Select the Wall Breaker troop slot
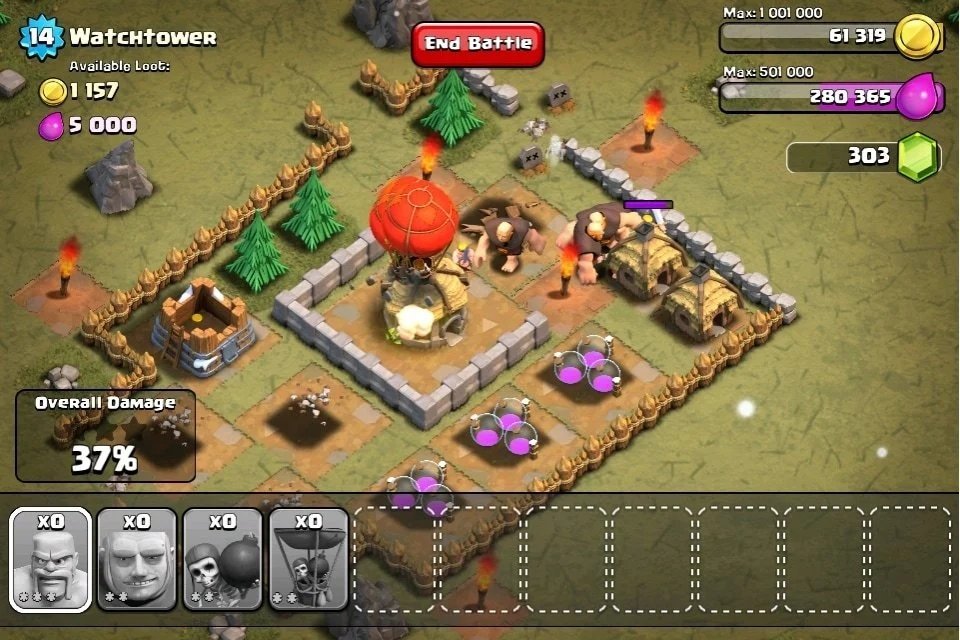Image resolution: width=960 pixels, height=640 pixels. 222,559
